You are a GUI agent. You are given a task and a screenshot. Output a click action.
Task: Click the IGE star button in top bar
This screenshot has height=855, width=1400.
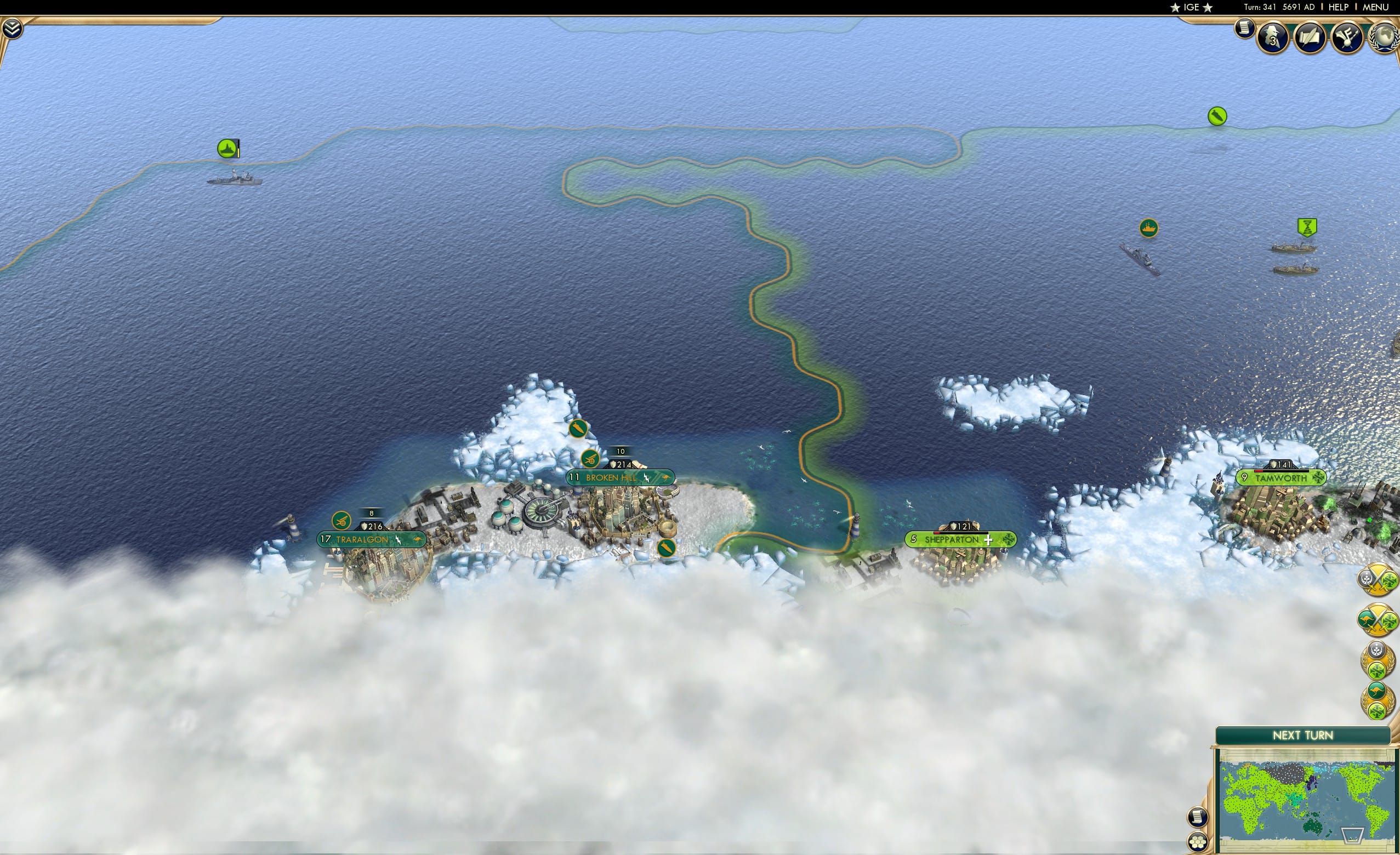(1191, 7)
